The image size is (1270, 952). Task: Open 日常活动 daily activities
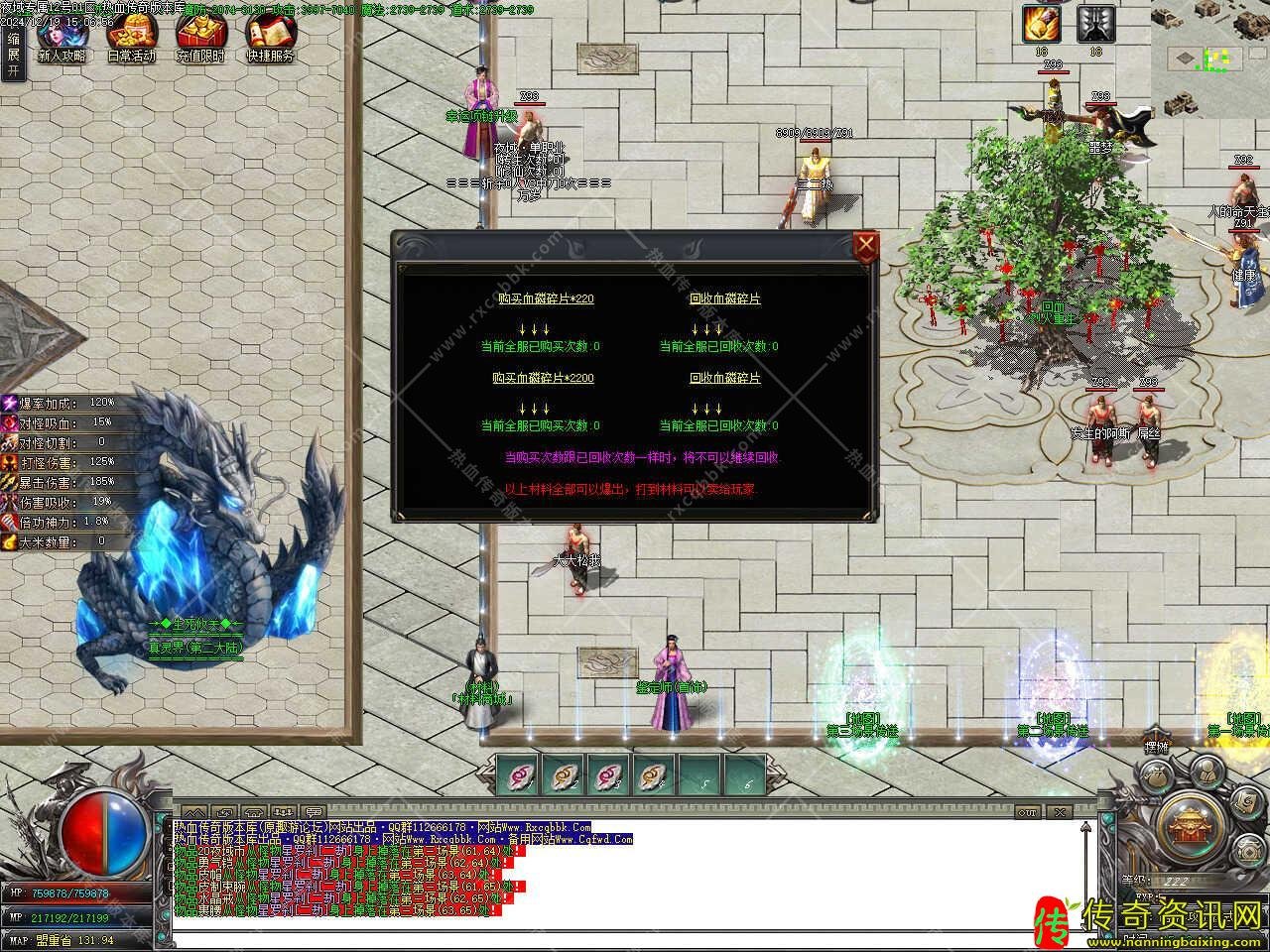[x=131, y=41]
